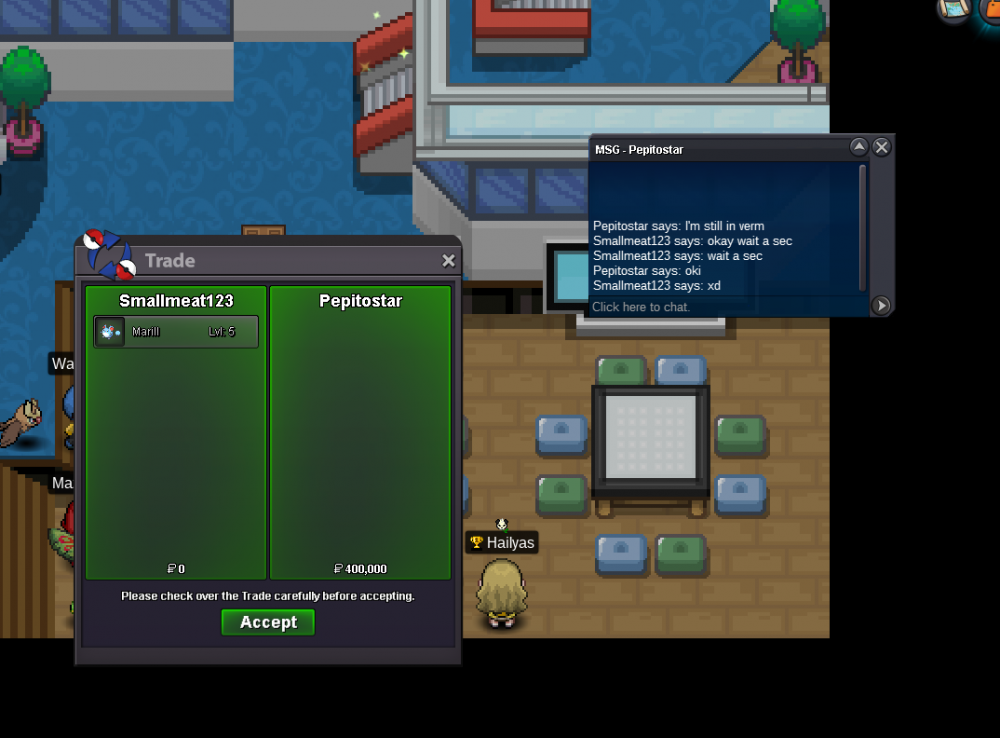This screenshot has height=738, width=1000.
Task: Close the Pepitostar message window
Action: click(x=881, y=147)
